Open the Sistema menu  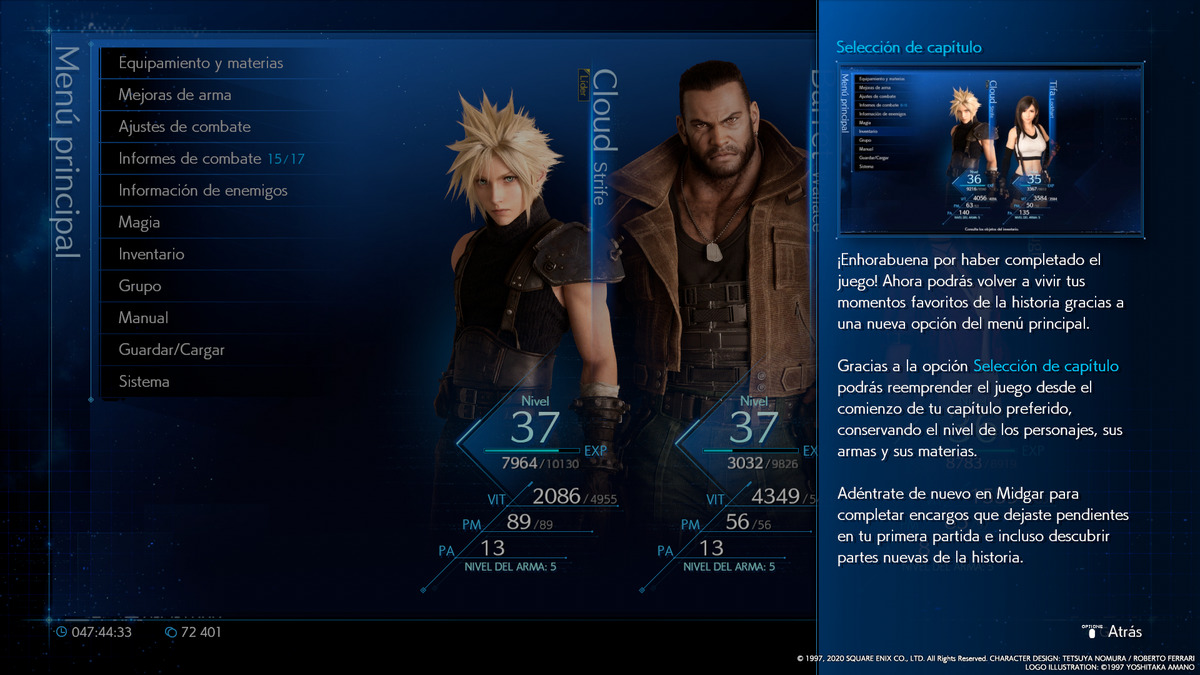pos(144,382)
